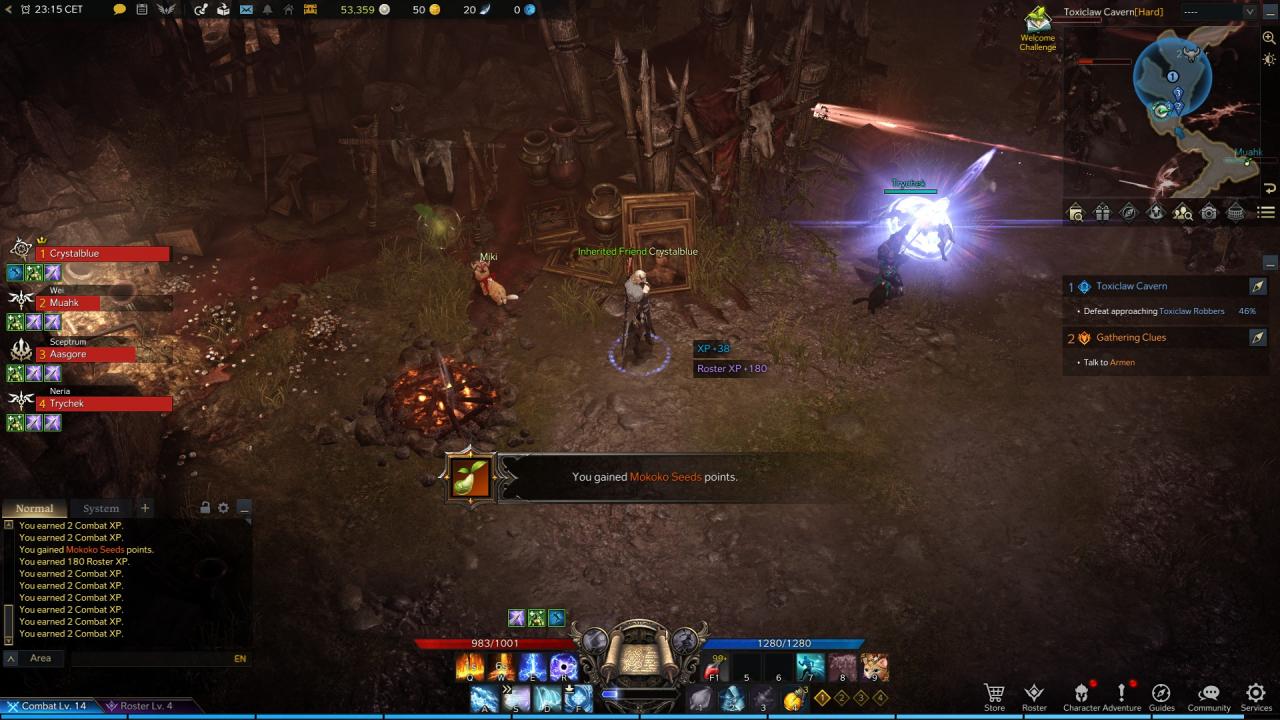Add a new chat tab
Image resolution: width=1280 pixels, height=720 pixels.
[x=145, y=508]
